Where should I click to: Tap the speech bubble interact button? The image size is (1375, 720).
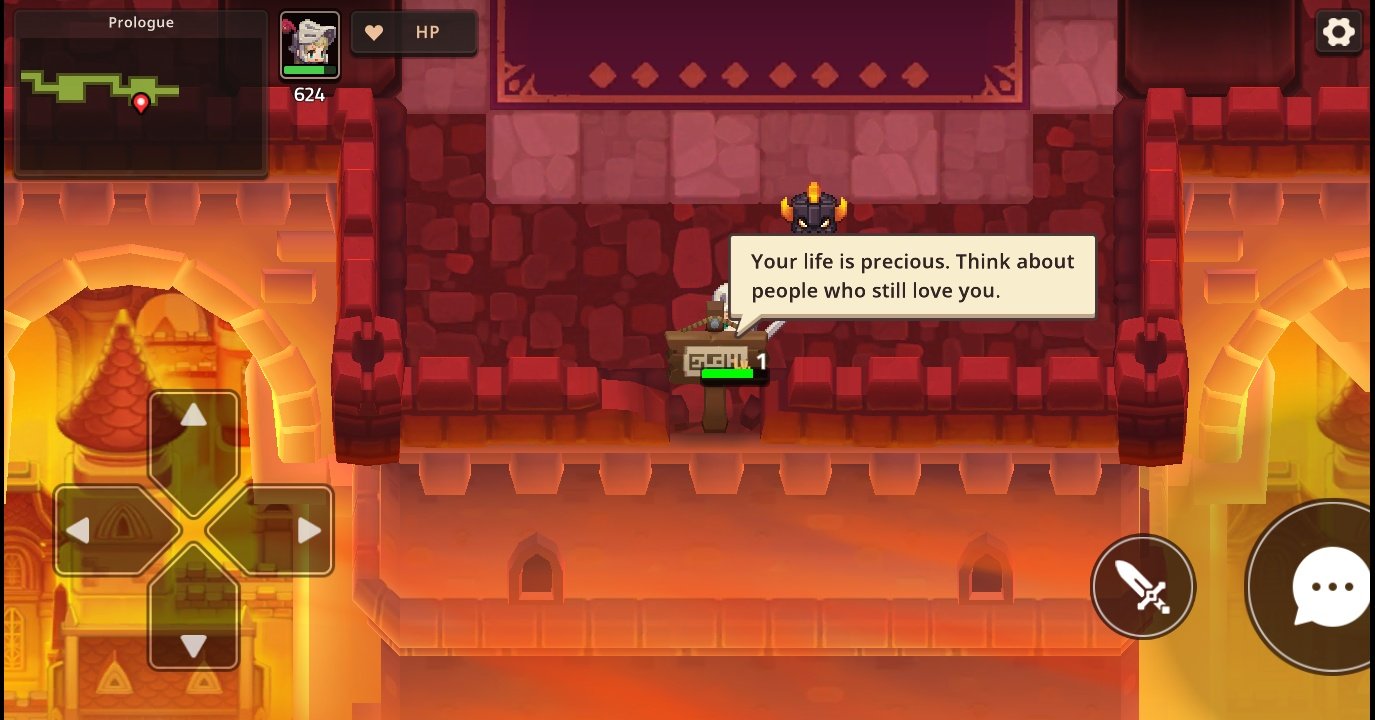pyautogui.click(x=1325, y=587)
